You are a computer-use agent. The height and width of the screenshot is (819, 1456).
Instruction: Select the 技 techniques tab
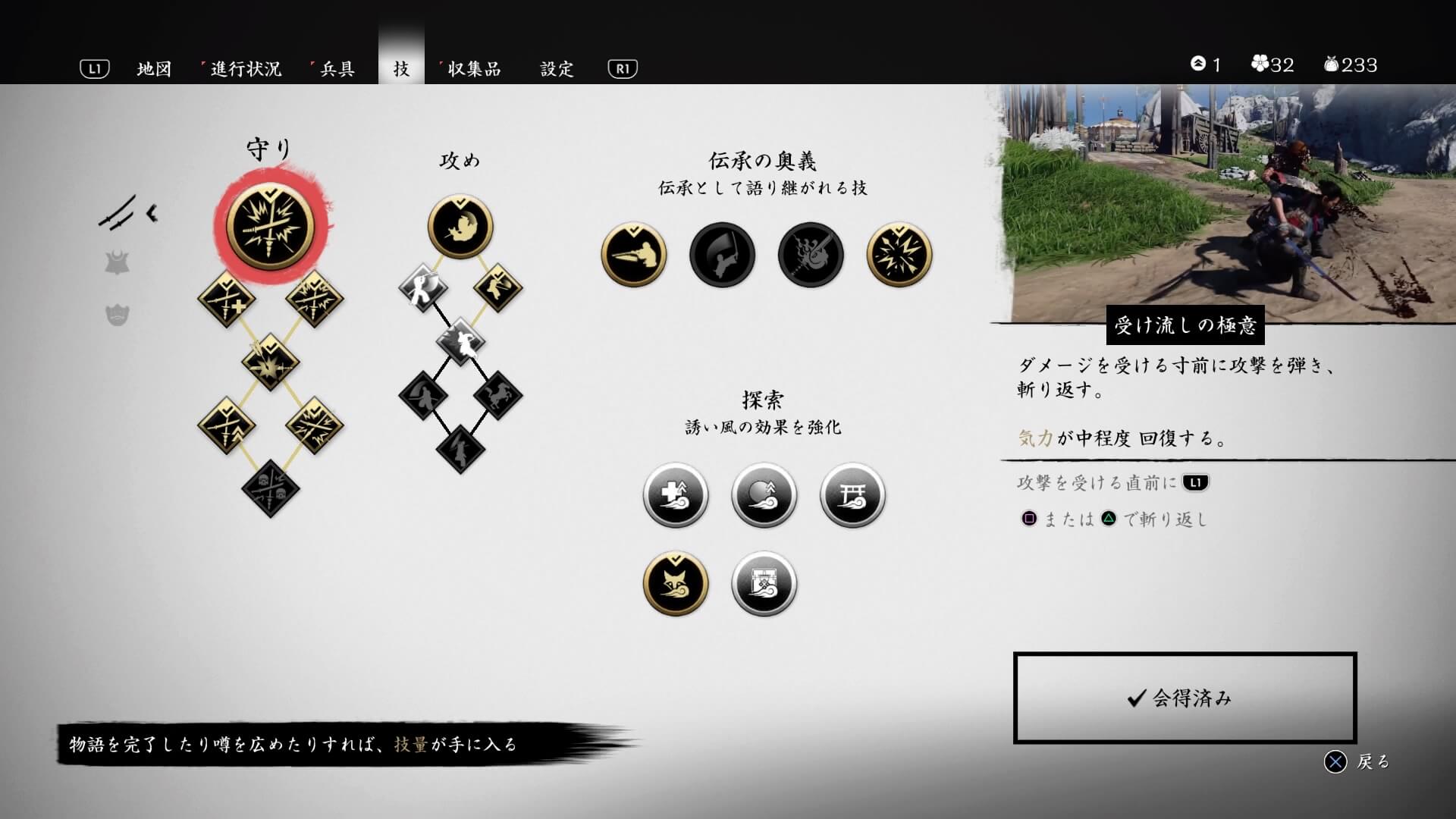click(401, 69)
